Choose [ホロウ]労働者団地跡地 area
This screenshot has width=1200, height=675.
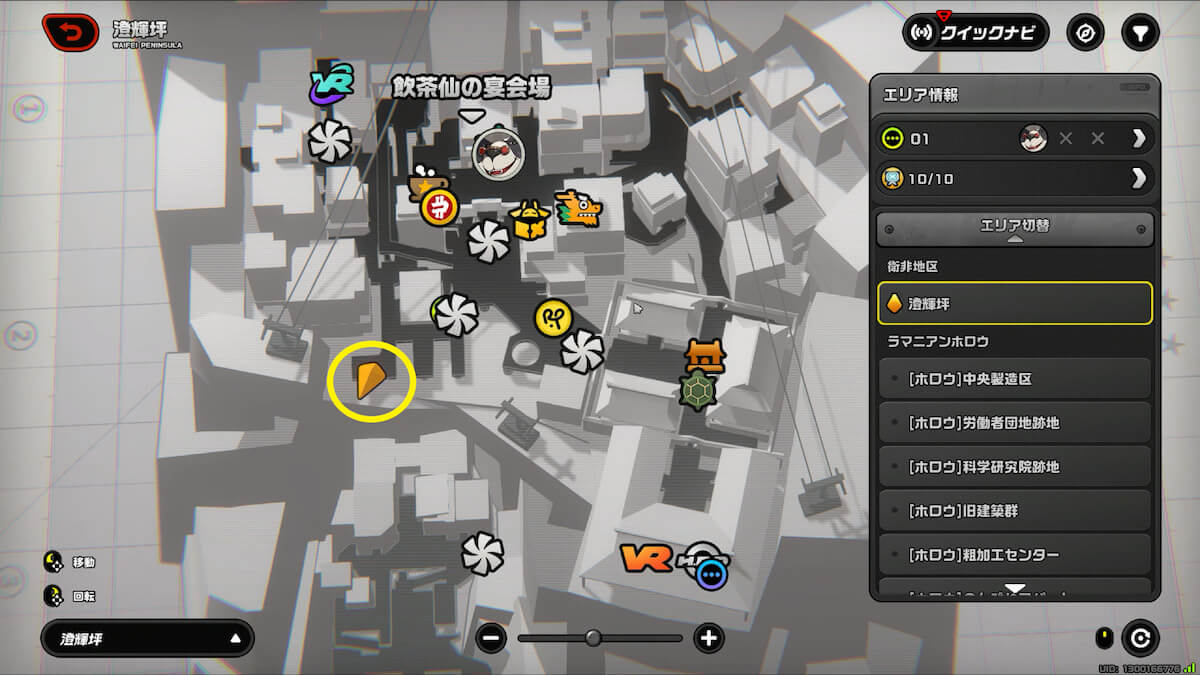tap(1015, 423)
